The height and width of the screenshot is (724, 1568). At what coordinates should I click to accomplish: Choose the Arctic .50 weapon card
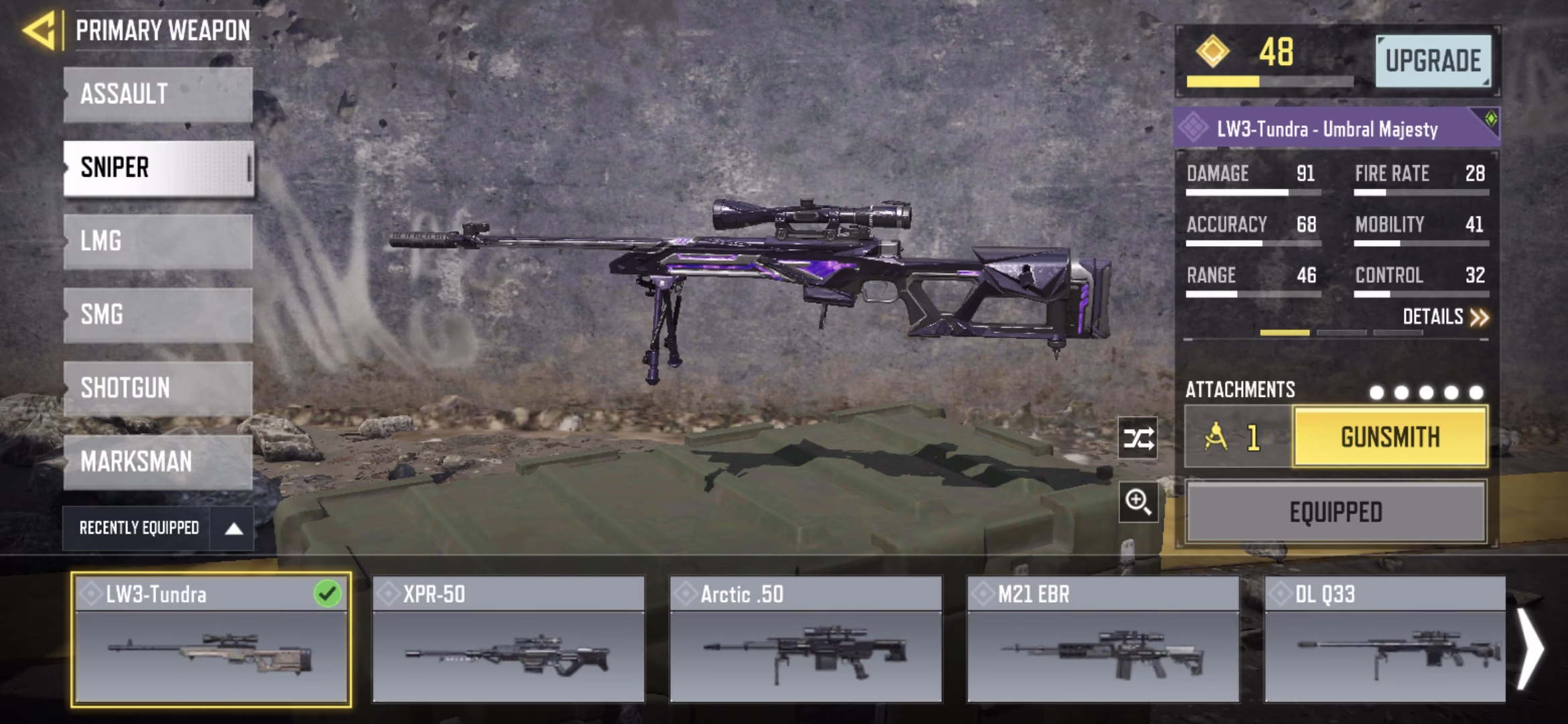point(806,640)
